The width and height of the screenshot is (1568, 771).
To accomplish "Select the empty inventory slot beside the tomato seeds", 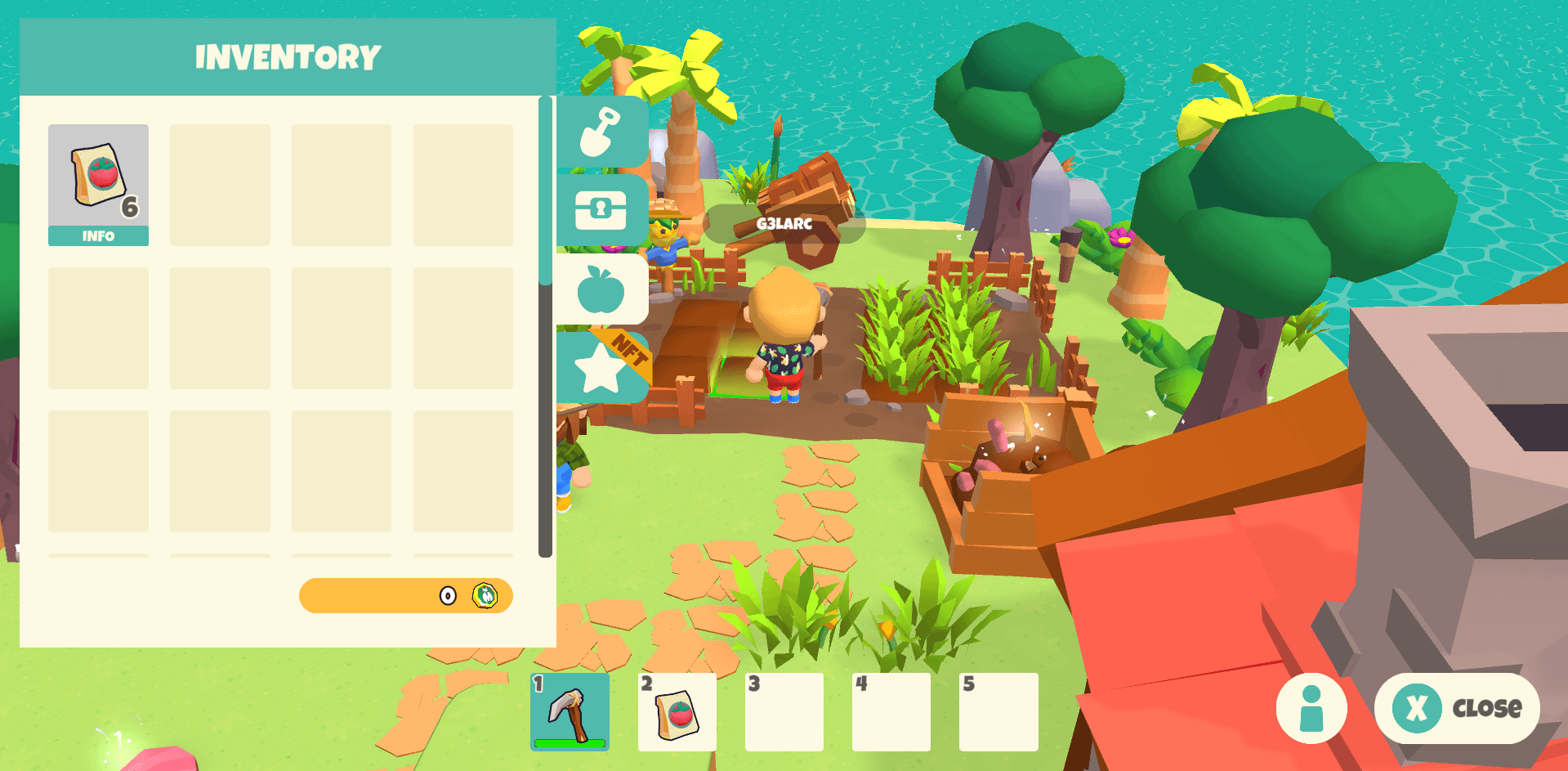I will [x=219, y=185].
